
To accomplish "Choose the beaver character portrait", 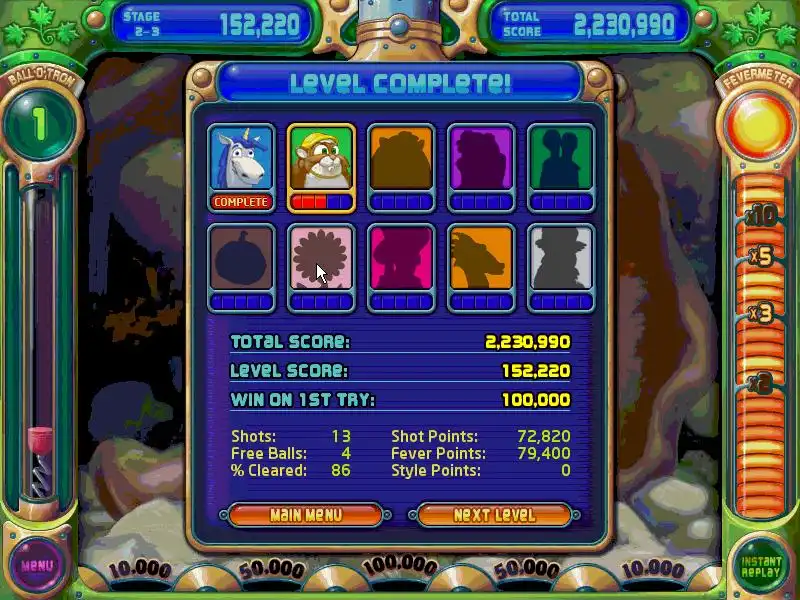I will click(x=321, y=159).
